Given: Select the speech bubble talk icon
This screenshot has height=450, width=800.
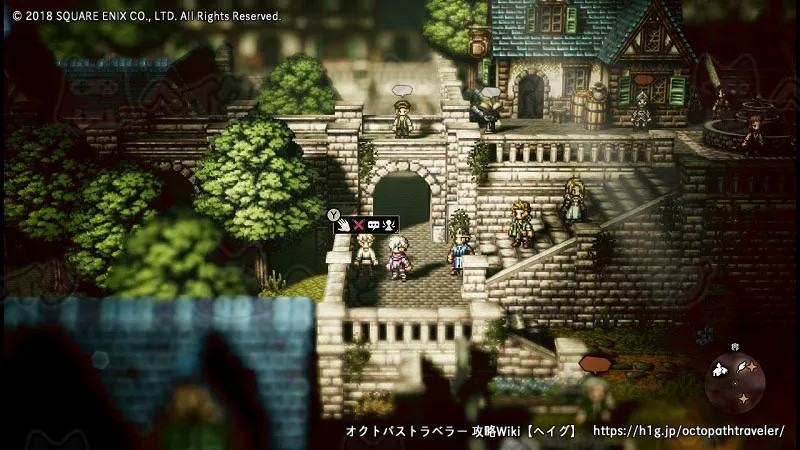Looking at the screenshot, I should (374, 224).
